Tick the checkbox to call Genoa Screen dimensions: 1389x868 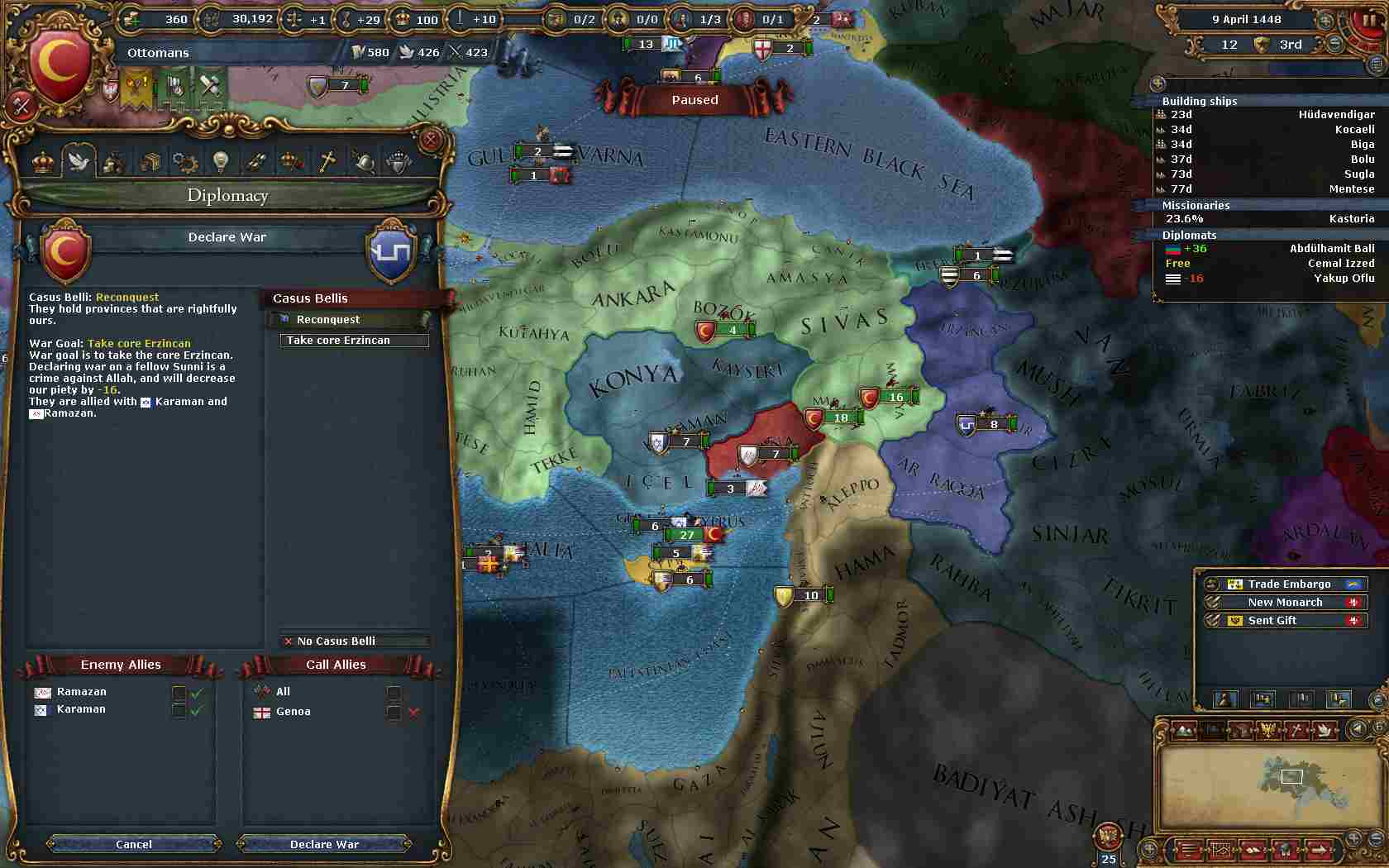pos(394,712)
